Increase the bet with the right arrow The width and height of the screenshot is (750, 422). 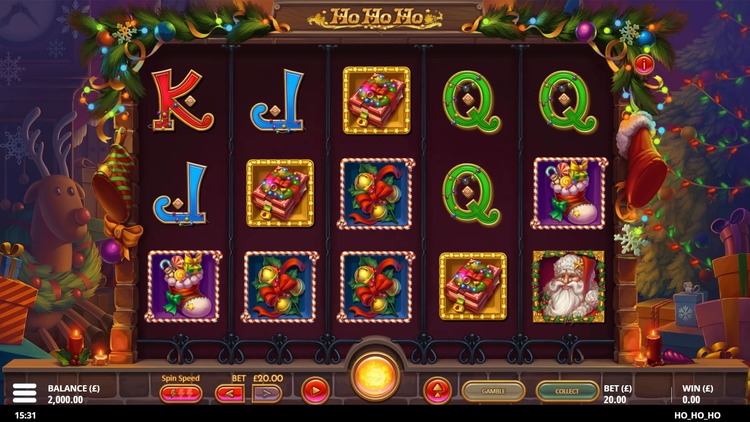click(266, 393)
